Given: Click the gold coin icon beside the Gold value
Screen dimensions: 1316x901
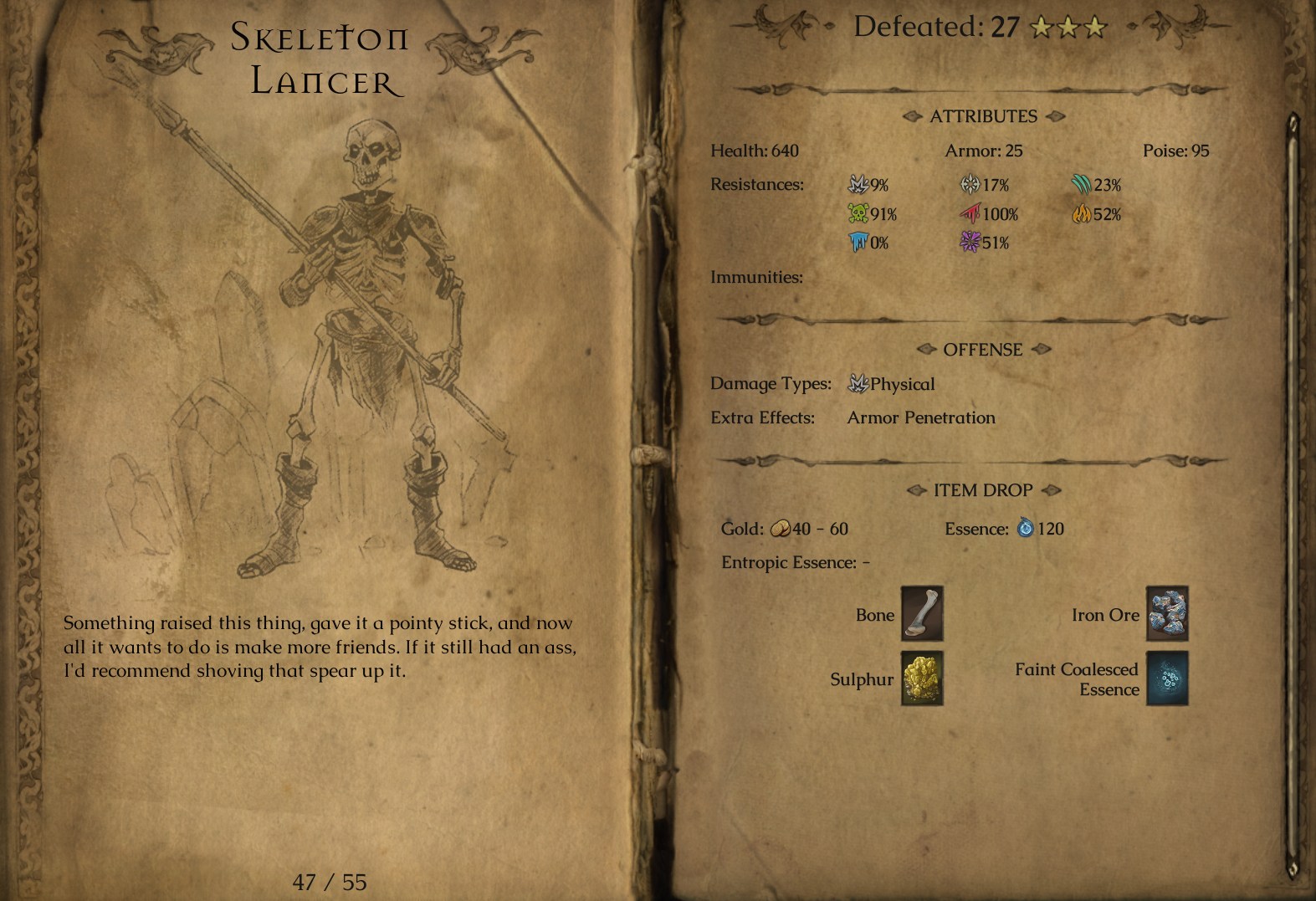Looking at the screenshot, I should 781,528.
